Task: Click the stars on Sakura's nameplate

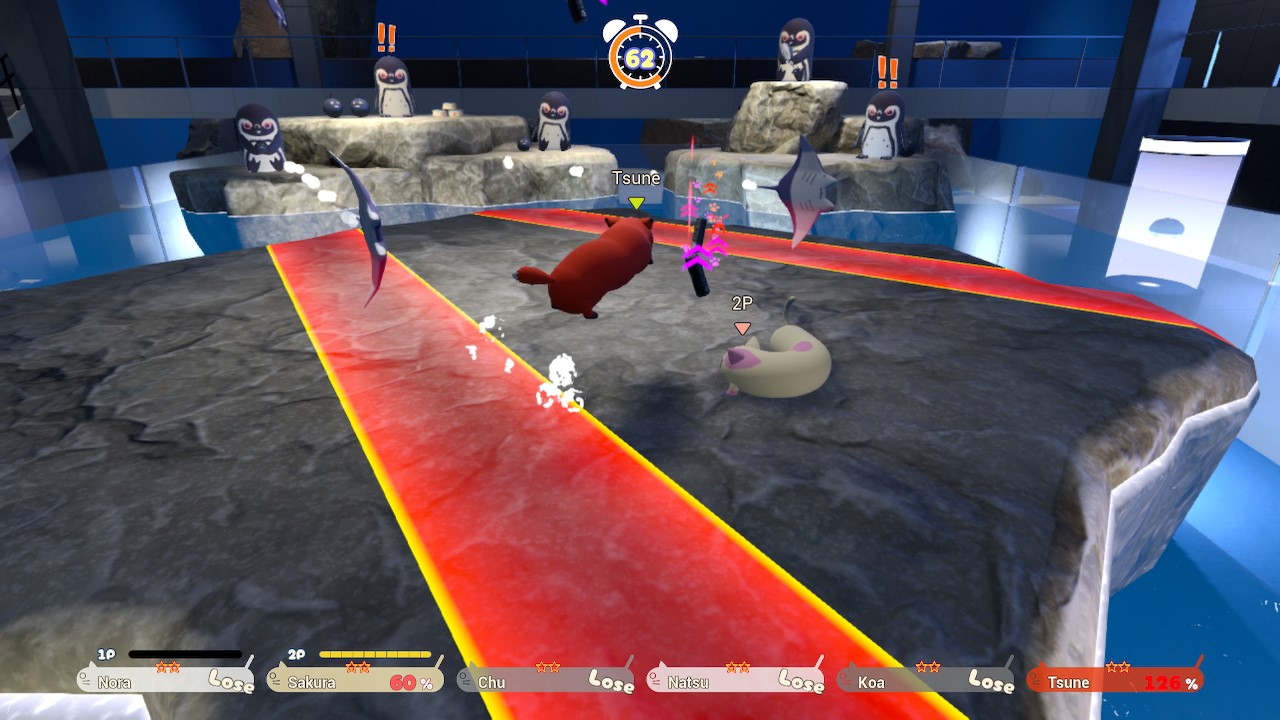Action: click(x=357, y=667)
